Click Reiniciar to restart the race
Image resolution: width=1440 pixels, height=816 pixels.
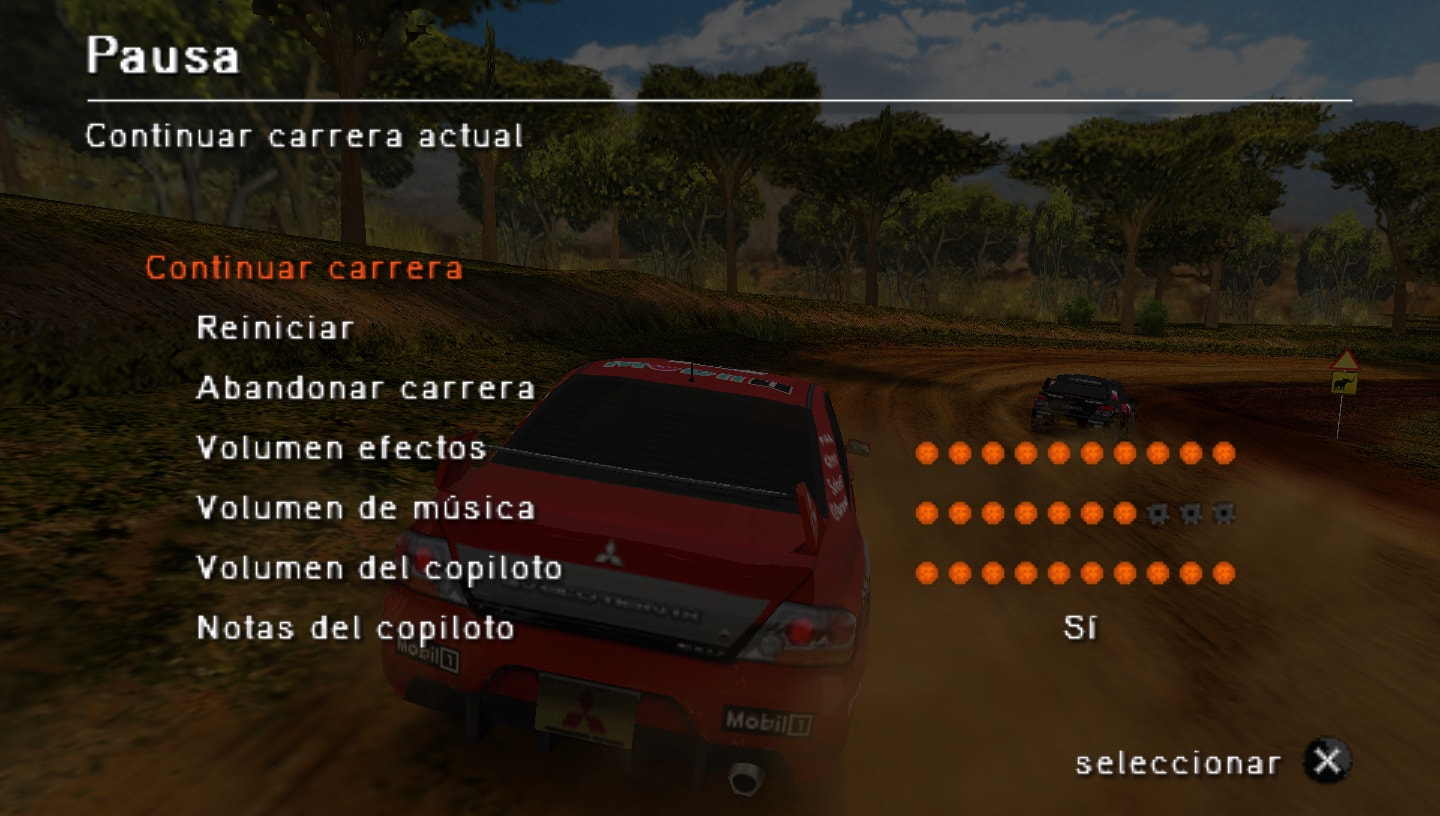click(274, 327)
